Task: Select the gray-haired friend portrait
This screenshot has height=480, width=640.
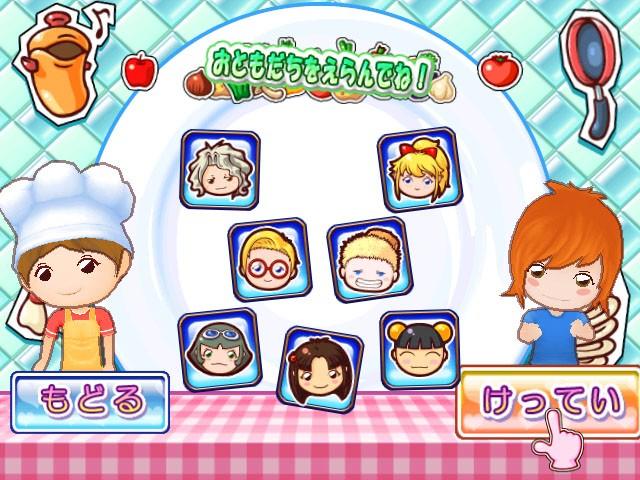Action: tap(220, 170)
